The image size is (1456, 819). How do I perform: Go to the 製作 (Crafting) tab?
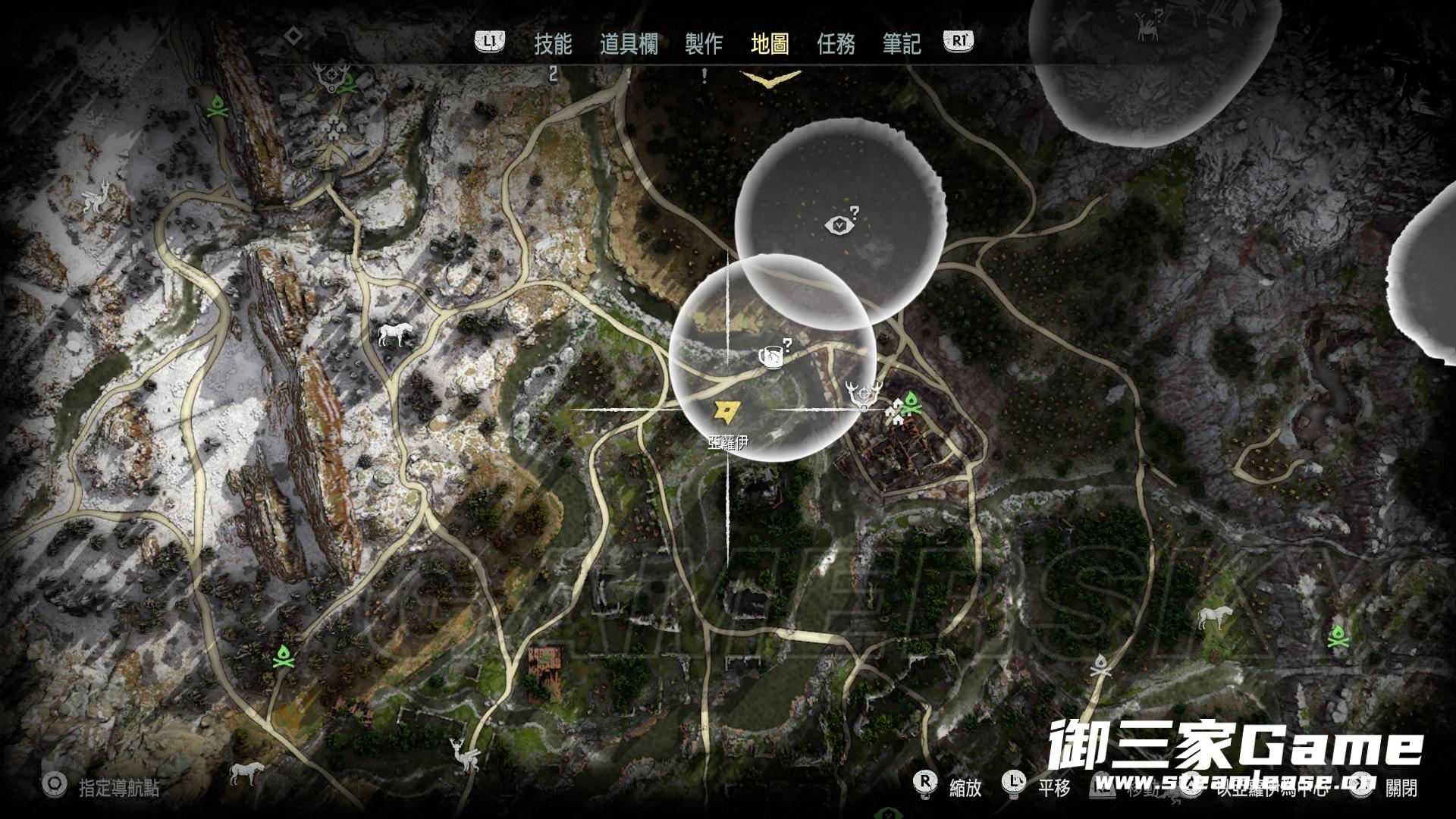[704, 44]
